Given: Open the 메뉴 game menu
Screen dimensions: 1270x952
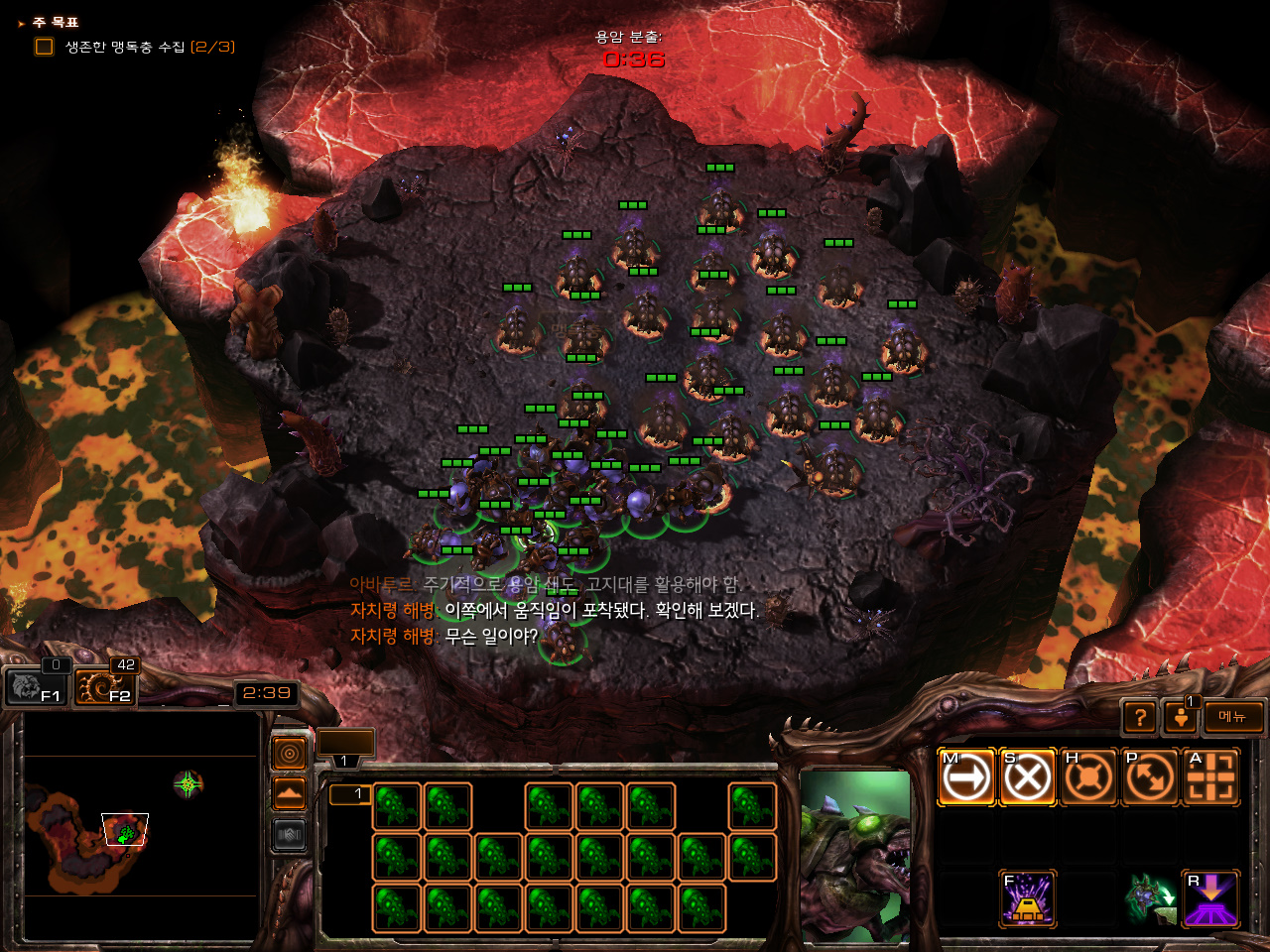Looking at the screenshot, I should pos(1233,716).
